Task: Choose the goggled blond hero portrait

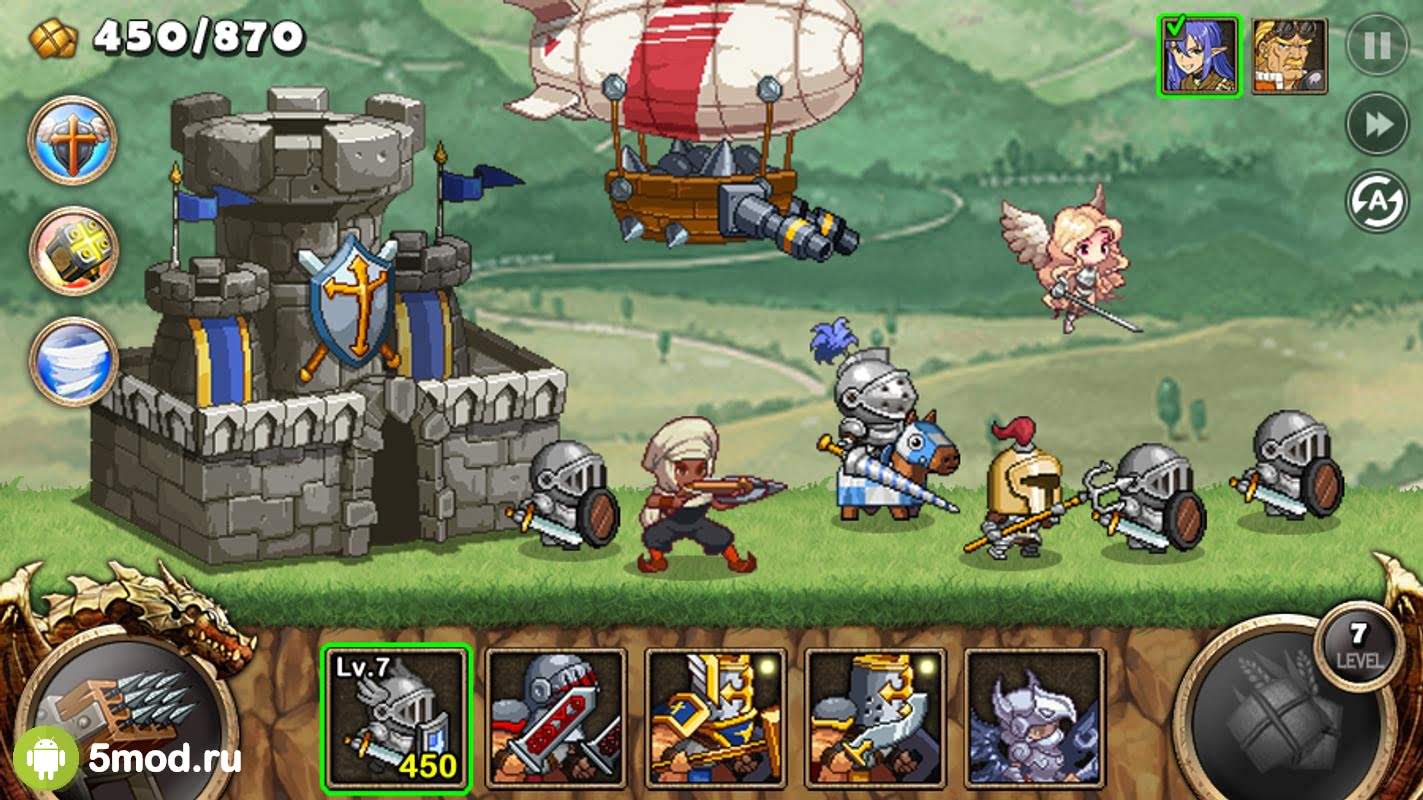Action: pyautogui.click(x=1289, y=56)
